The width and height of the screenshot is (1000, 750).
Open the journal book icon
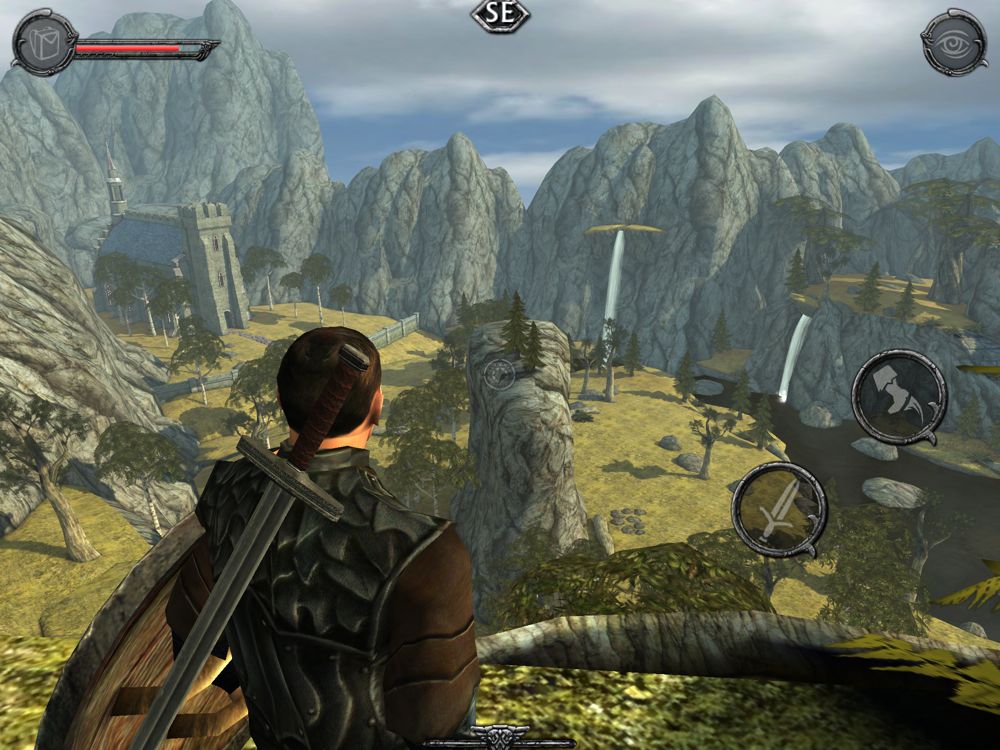[43, 41]
